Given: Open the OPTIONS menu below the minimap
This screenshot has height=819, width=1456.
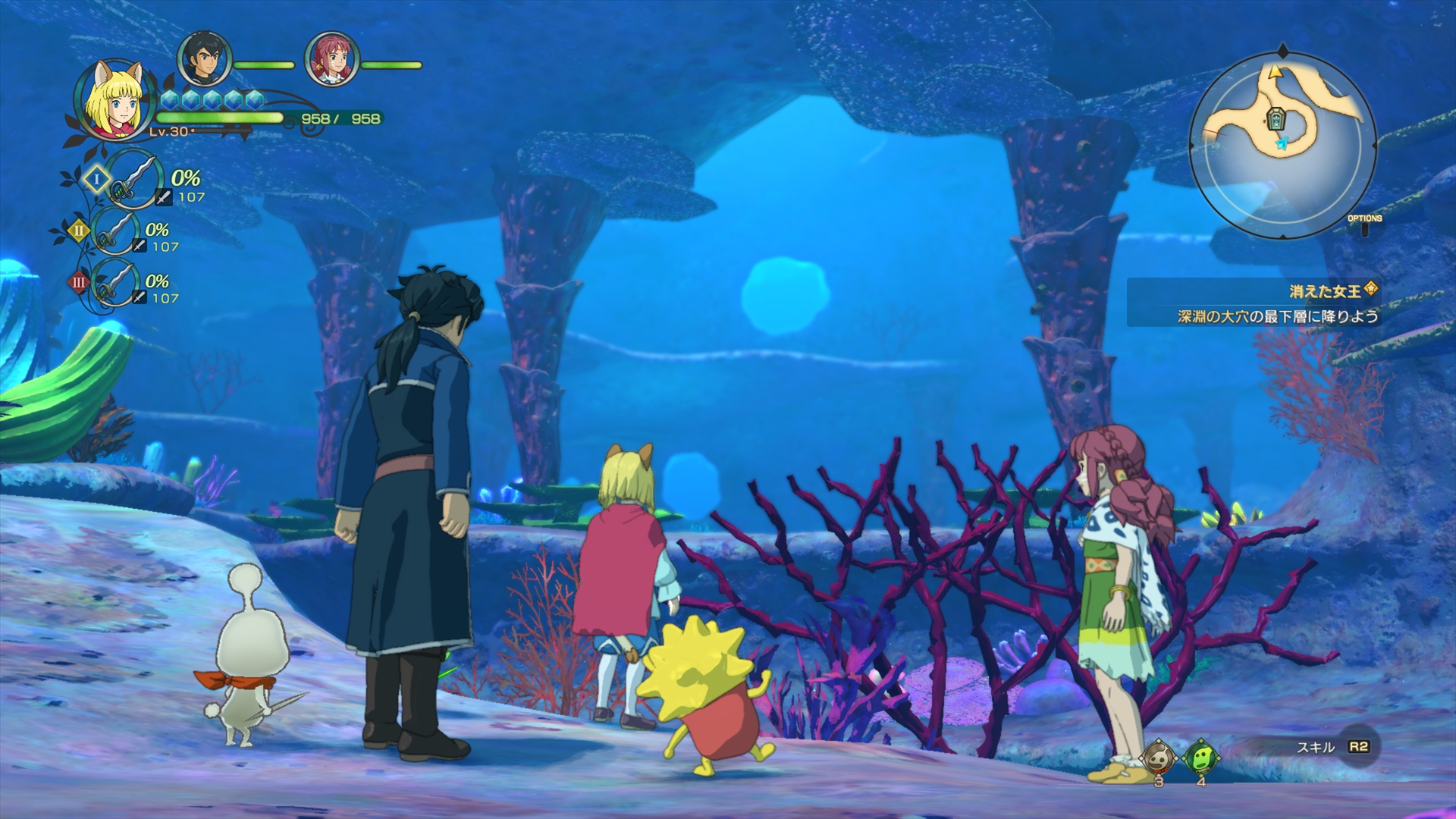Looking at the screenshot, I should 1365,217.
